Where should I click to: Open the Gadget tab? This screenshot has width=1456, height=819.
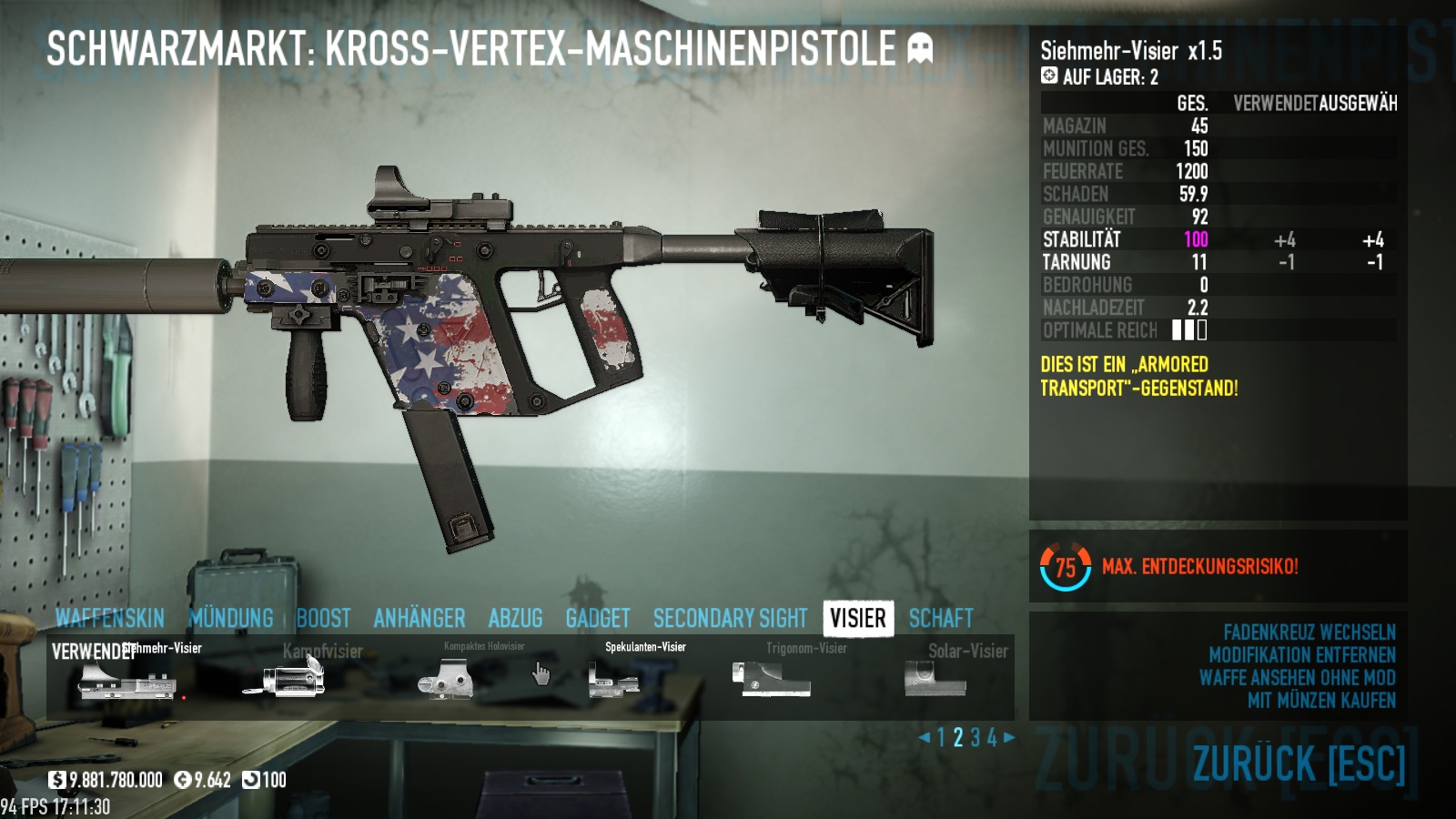(598, 619)
